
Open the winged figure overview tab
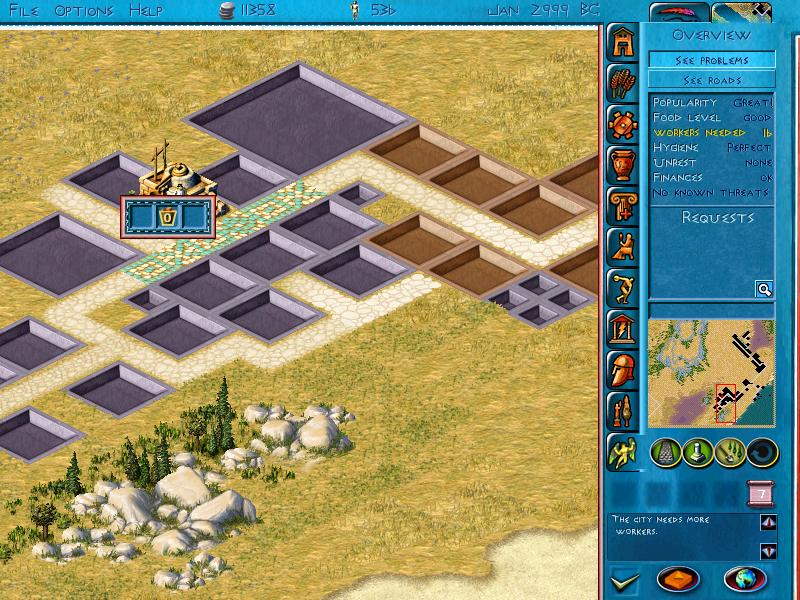(x=623, y=452)
